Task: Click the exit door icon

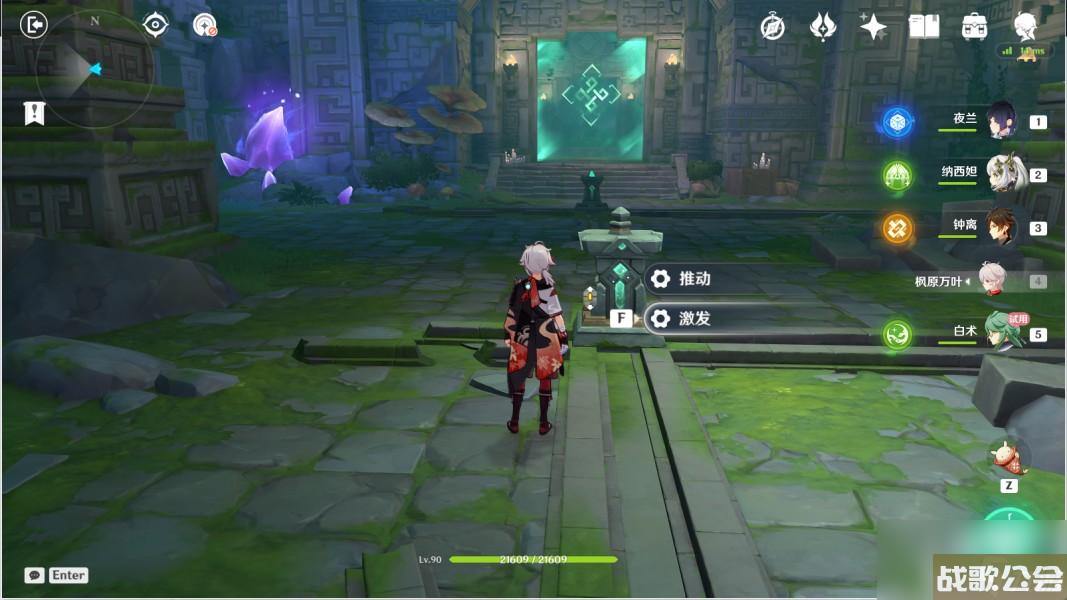Action: pyautogui.click(x=34, y=25)
